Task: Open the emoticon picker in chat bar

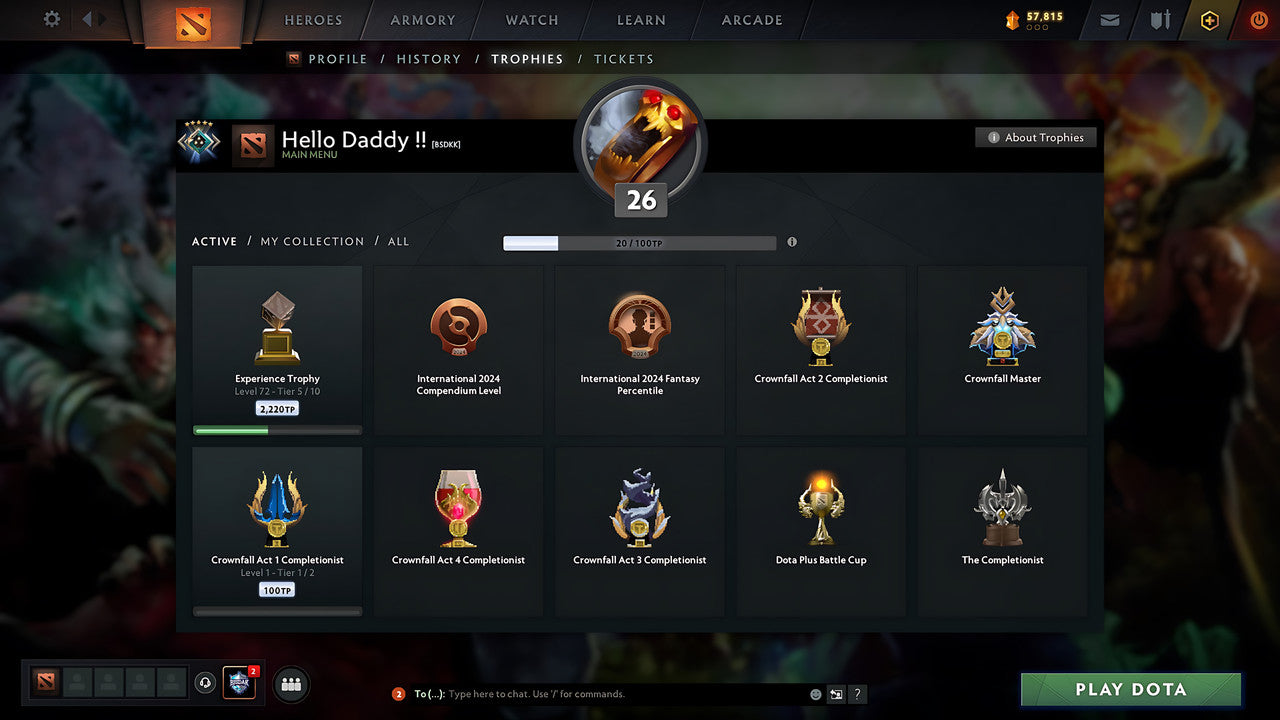Action: (816, 694)
